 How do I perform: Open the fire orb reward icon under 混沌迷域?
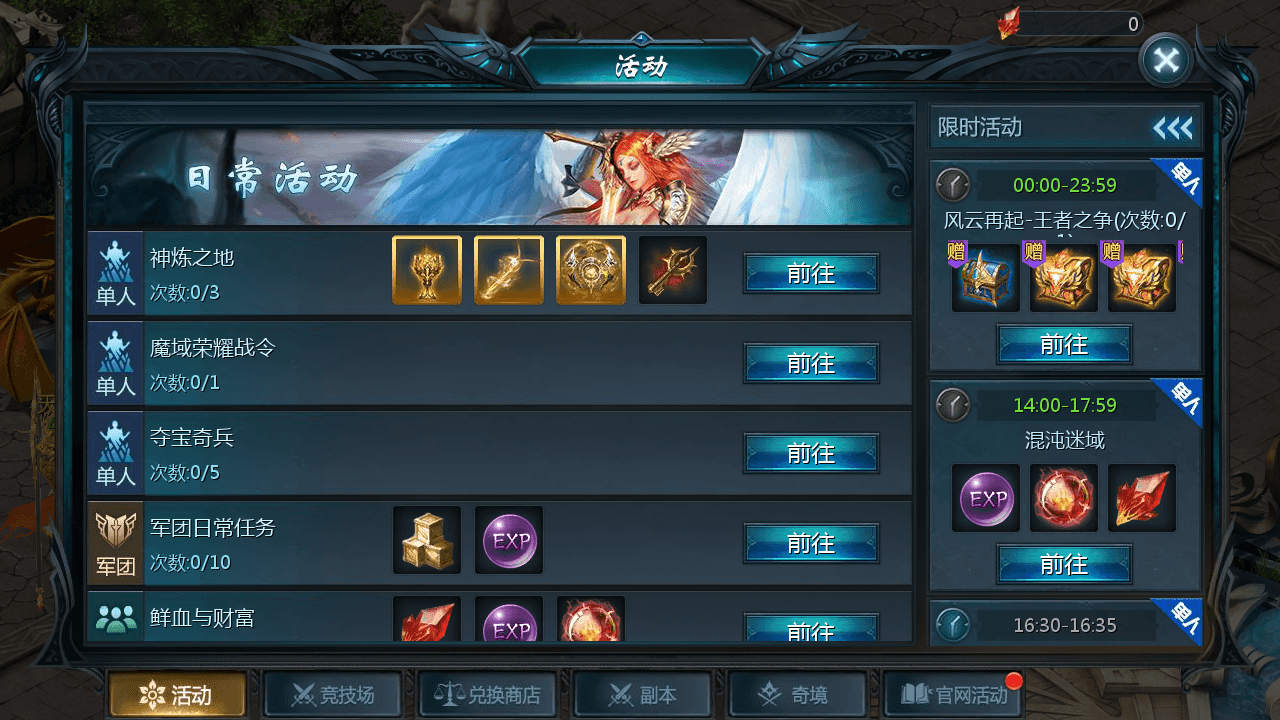click(1063, 497)
